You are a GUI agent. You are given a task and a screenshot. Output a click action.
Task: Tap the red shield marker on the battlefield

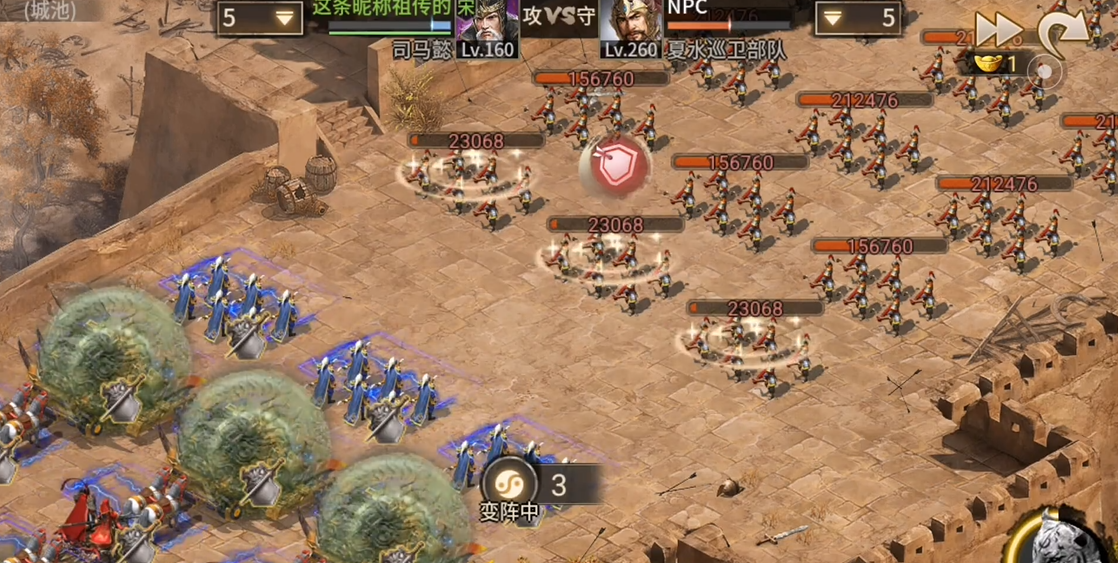(x=615, y=163)
